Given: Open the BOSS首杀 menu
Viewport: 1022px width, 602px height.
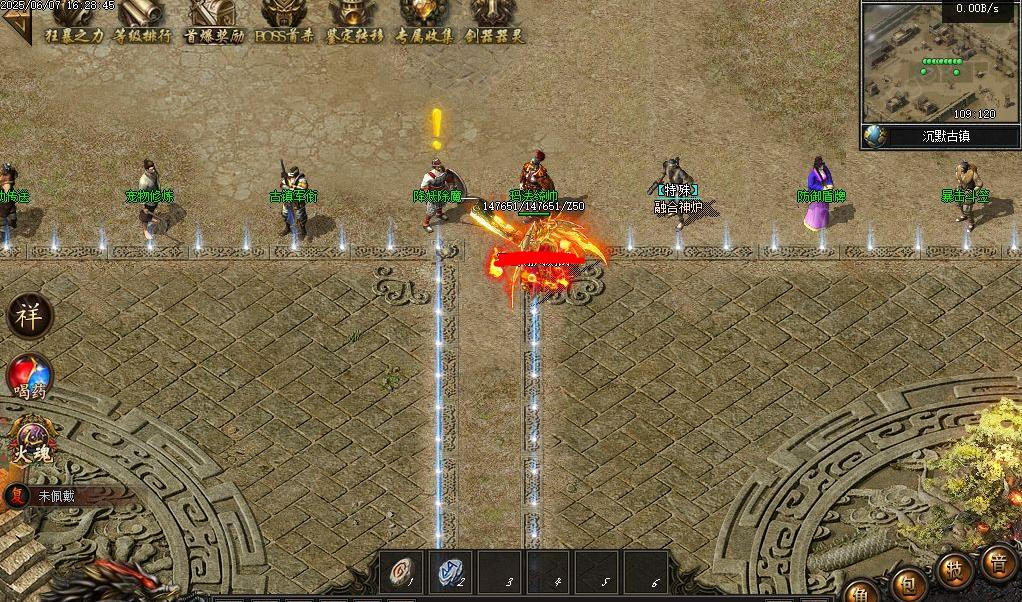Looking at the screenshot, I should tap(284, 22).
